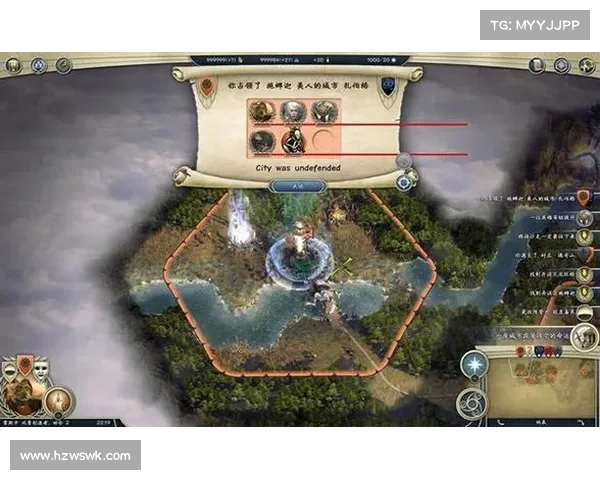Select the top-left unit portrait in dialog

pos(263,111)
